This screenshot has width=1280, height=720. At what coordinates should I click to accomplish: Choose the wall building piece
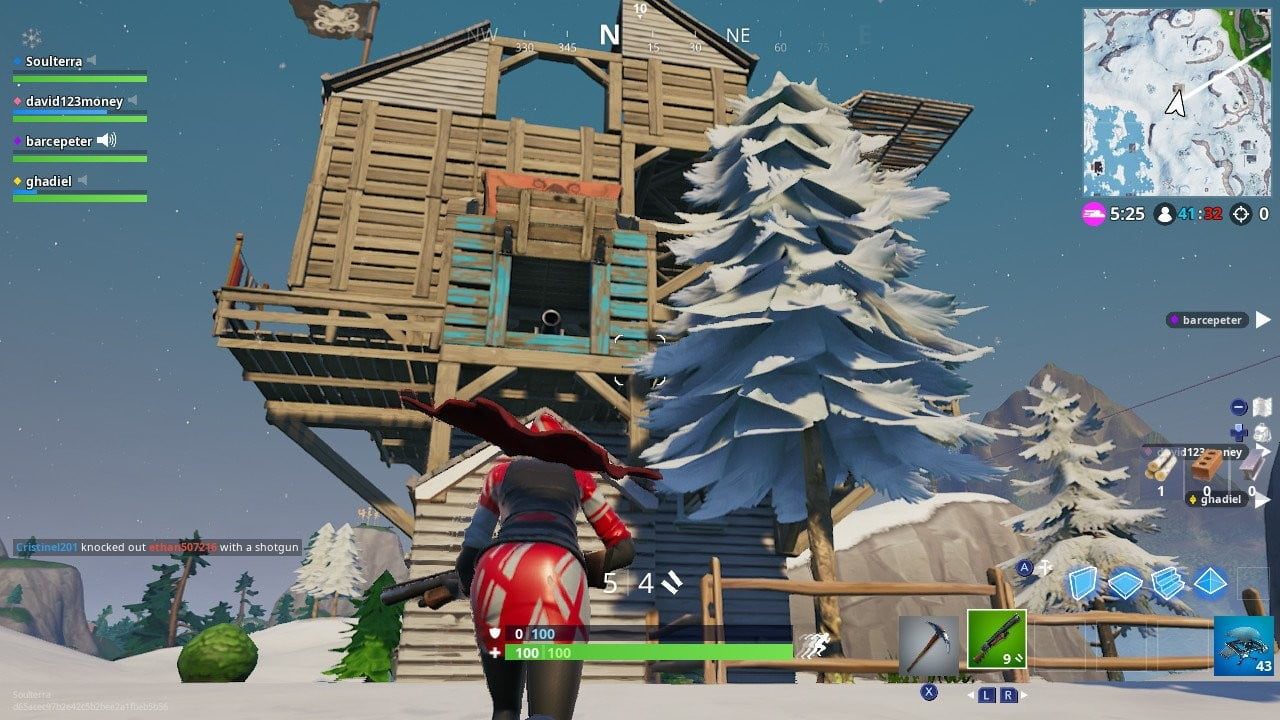tap(1082, 582)
